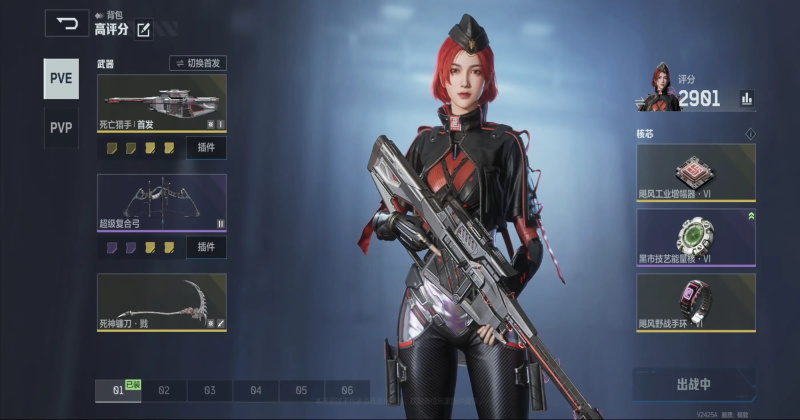
Task: Show core info via the diamond icon
Action: tap(750, 134)
